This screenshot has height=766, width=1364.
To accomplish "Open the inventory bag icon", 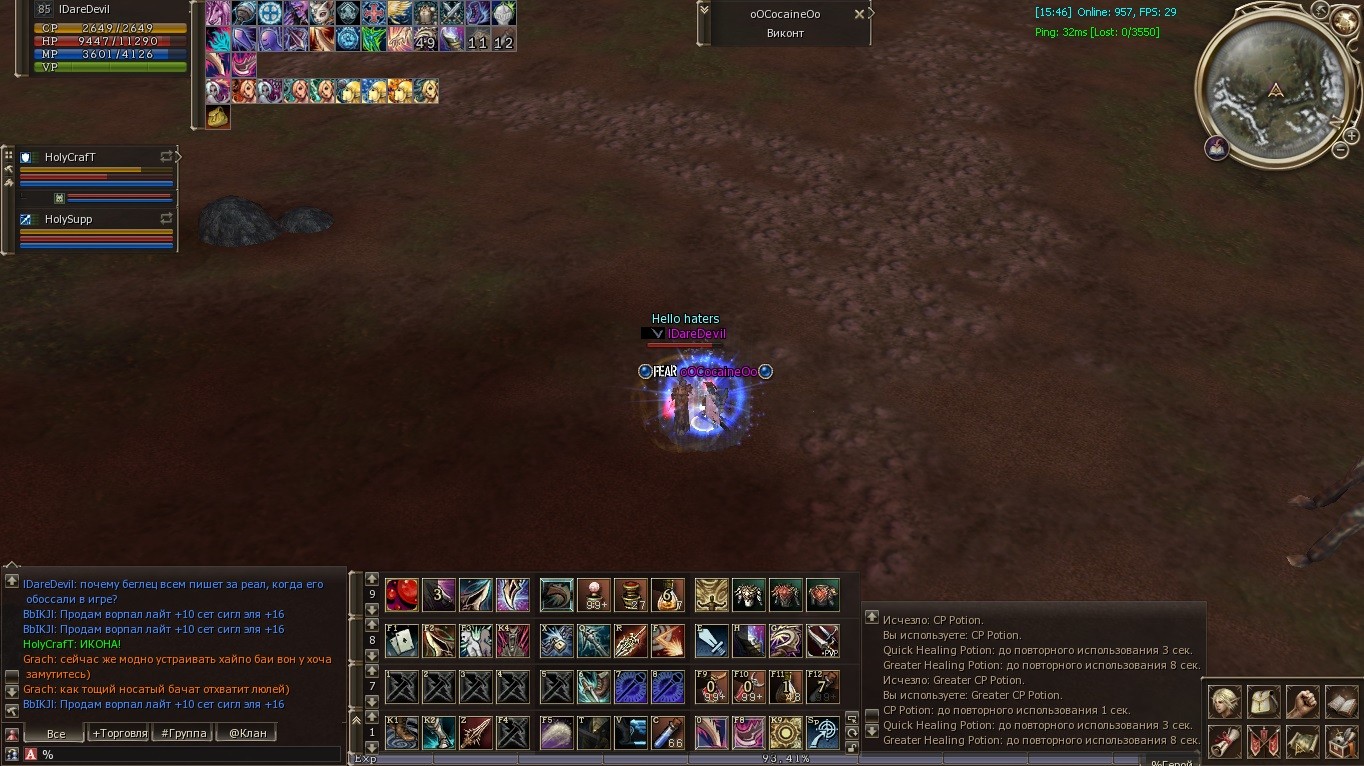I will tap(1264, 701).
